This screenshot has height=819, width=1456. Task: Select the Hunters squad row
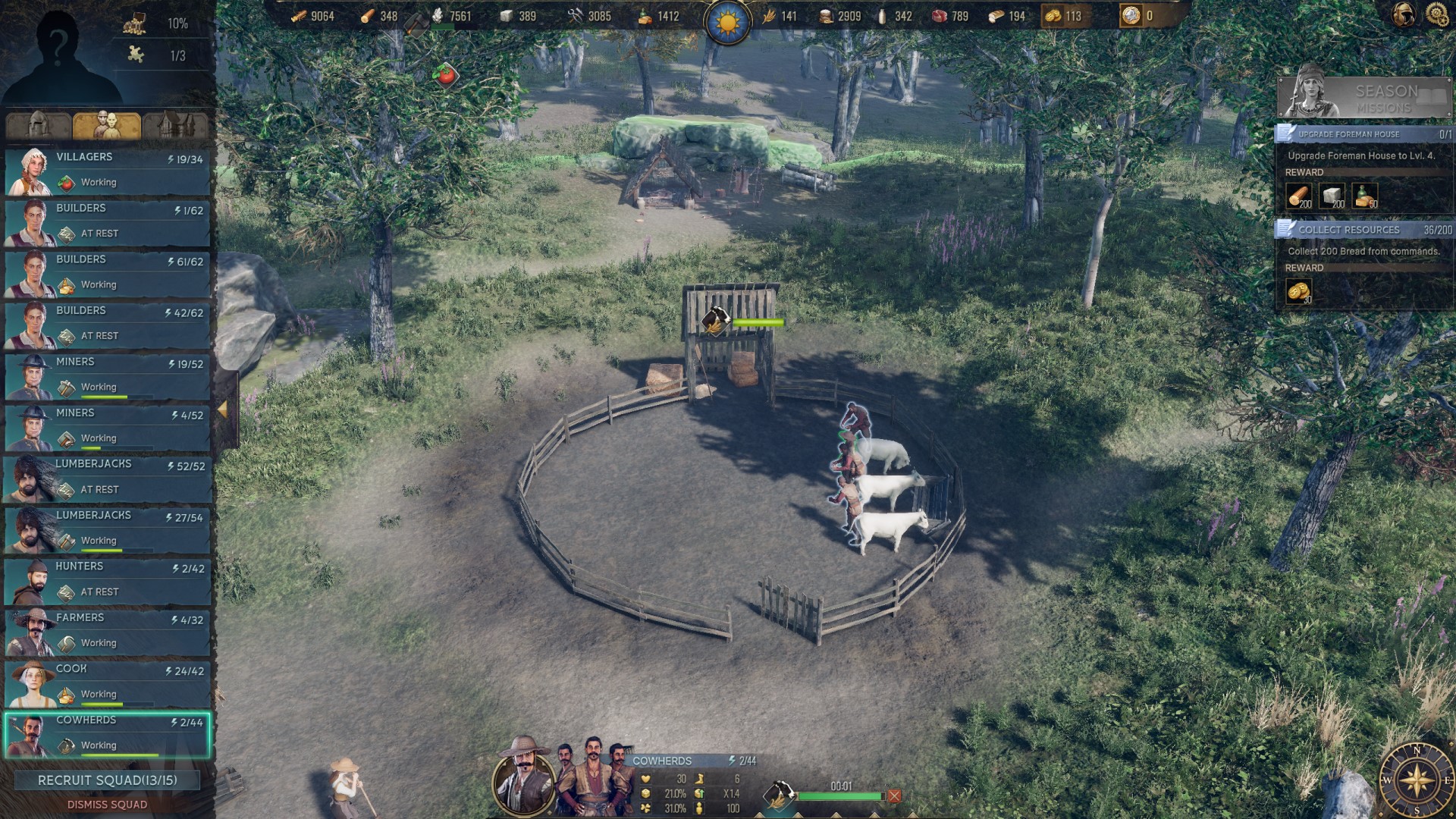[x=107, y=580]
